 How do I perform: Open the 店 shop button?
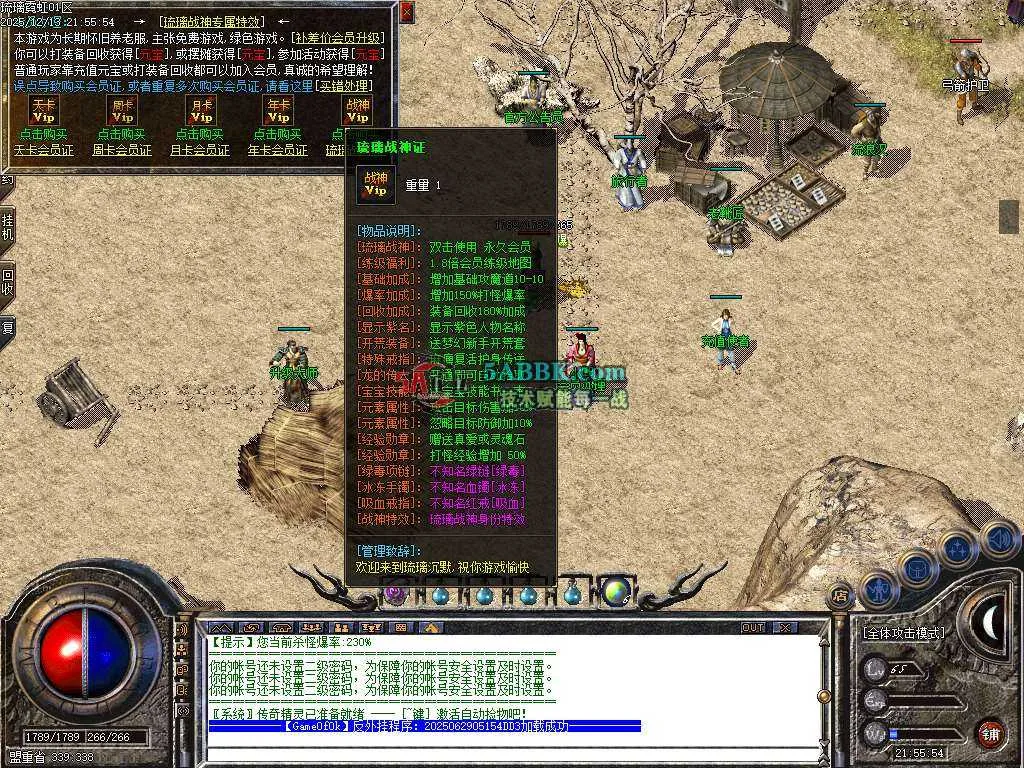pyautogui.click(x=841, y=594)
